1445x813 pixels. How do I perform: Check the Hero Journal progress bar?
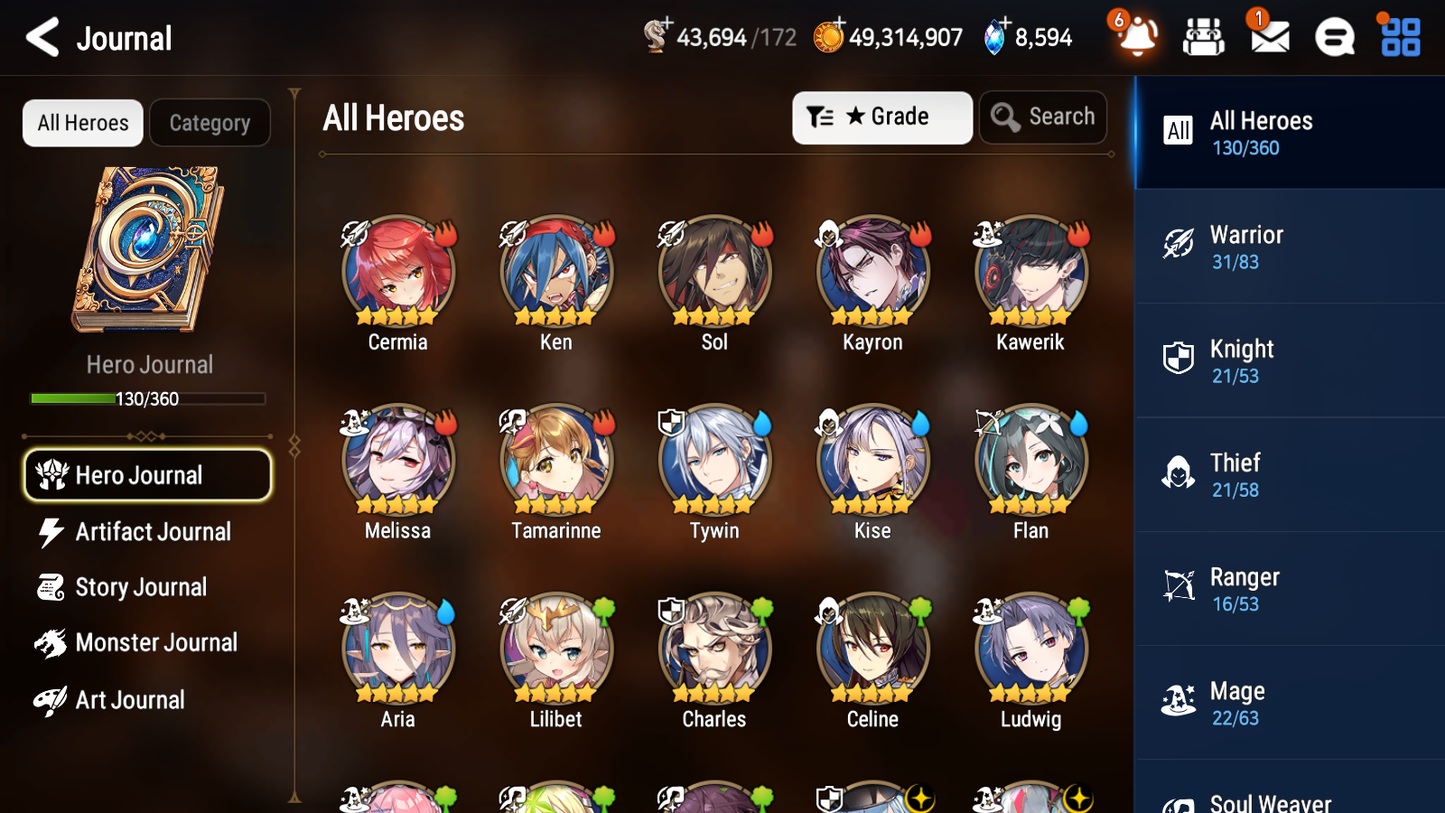tap(148, 398)
